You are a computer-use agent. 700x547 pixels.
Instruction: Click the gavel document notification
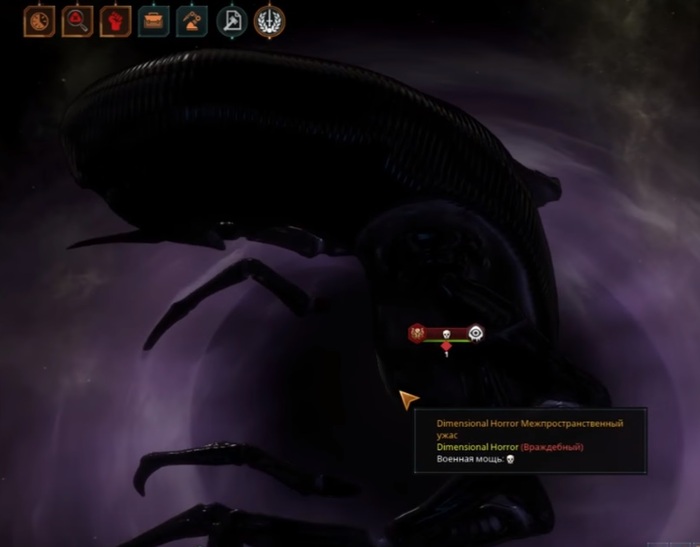click(x=231, y=21)
